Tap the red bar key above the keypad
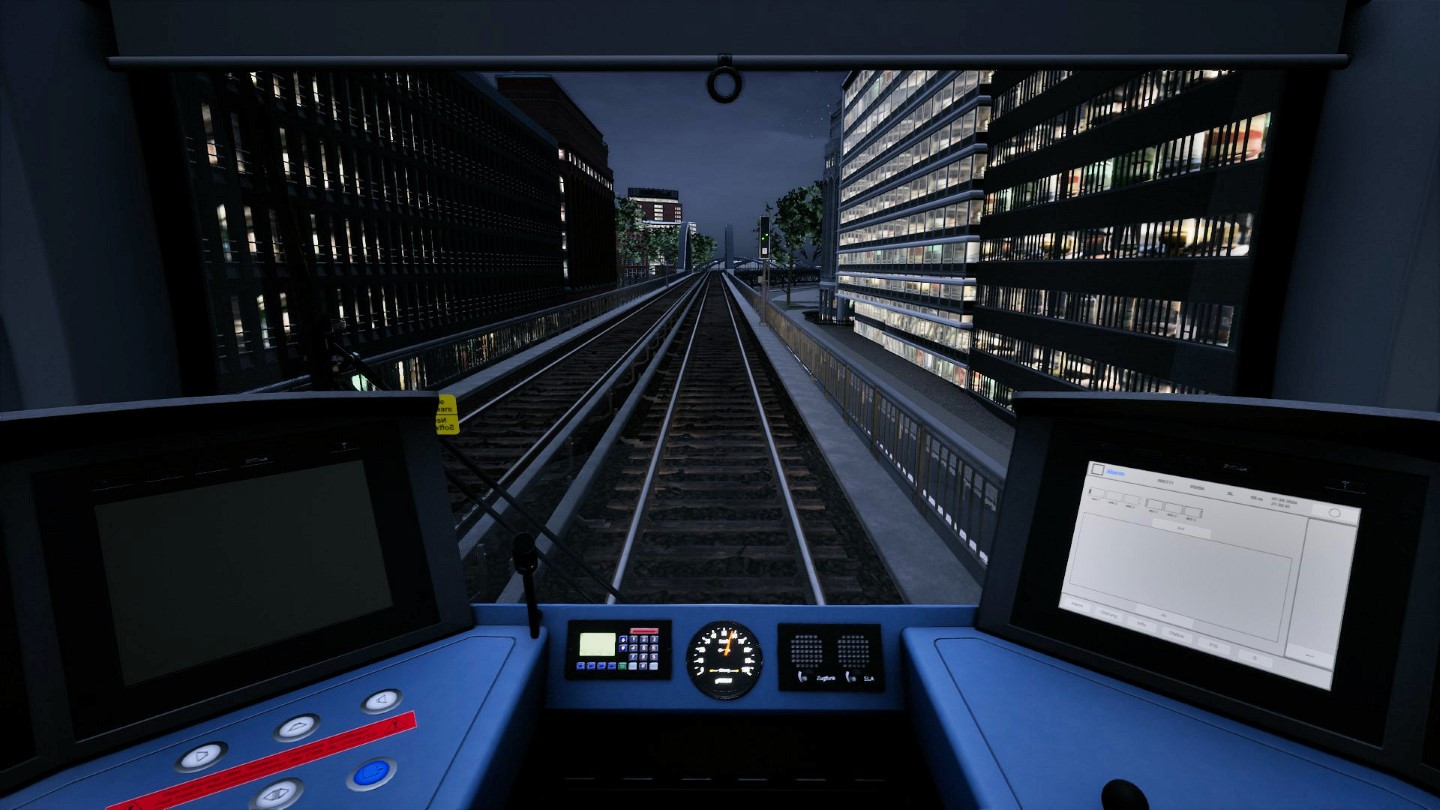Viewport: 1440px width, 810px height. (x=645, y=631)
